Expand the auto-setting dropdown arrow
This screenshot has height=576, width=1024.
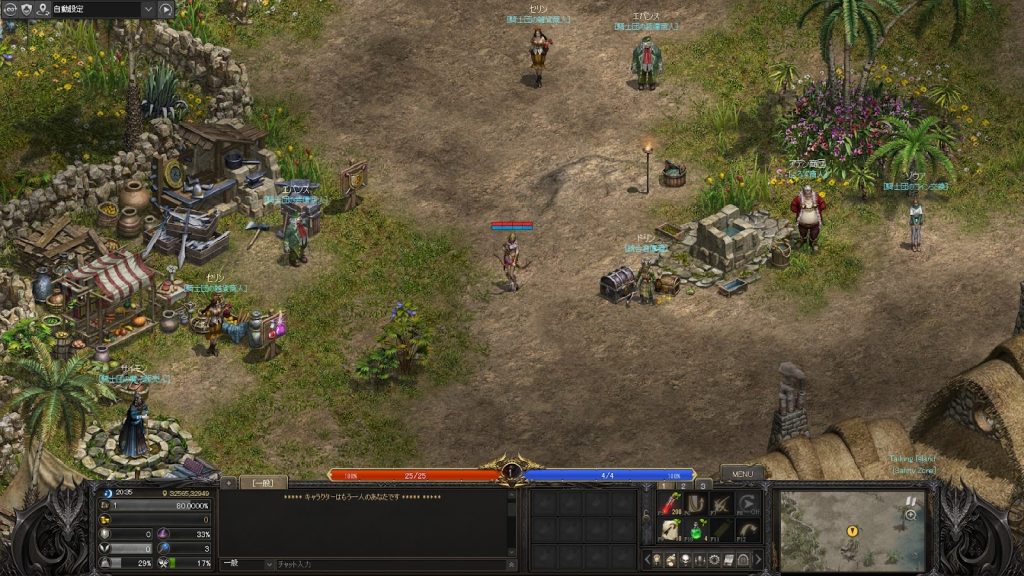147,9
